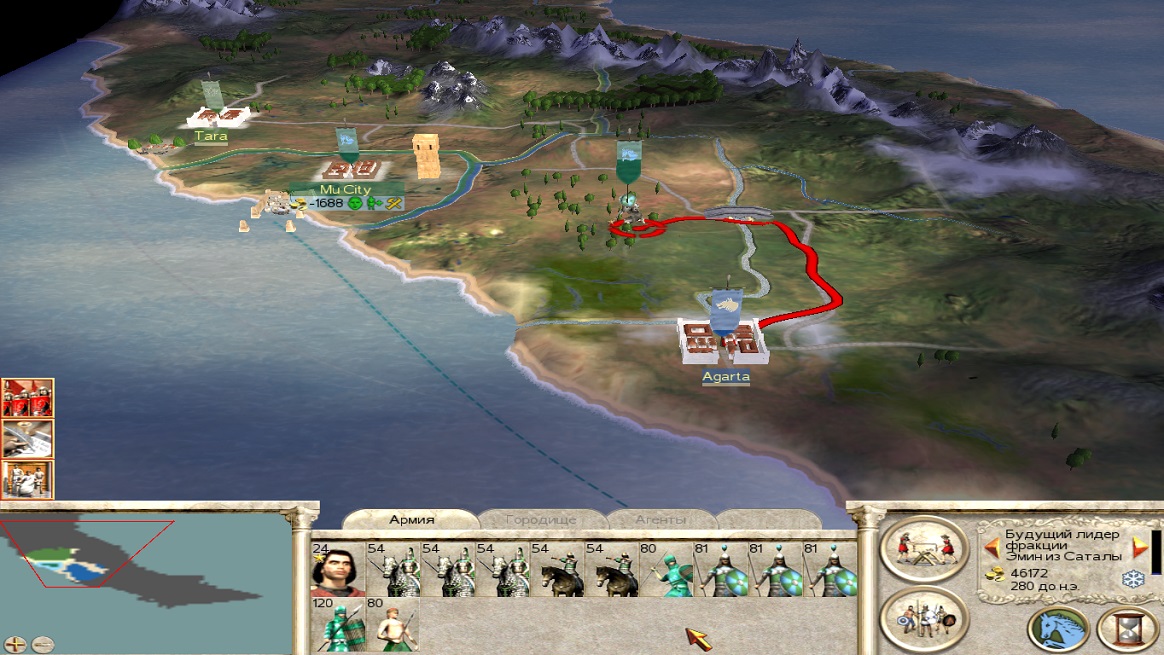
Task: Switch to the Агенты tab
Action: coord(661,520)
